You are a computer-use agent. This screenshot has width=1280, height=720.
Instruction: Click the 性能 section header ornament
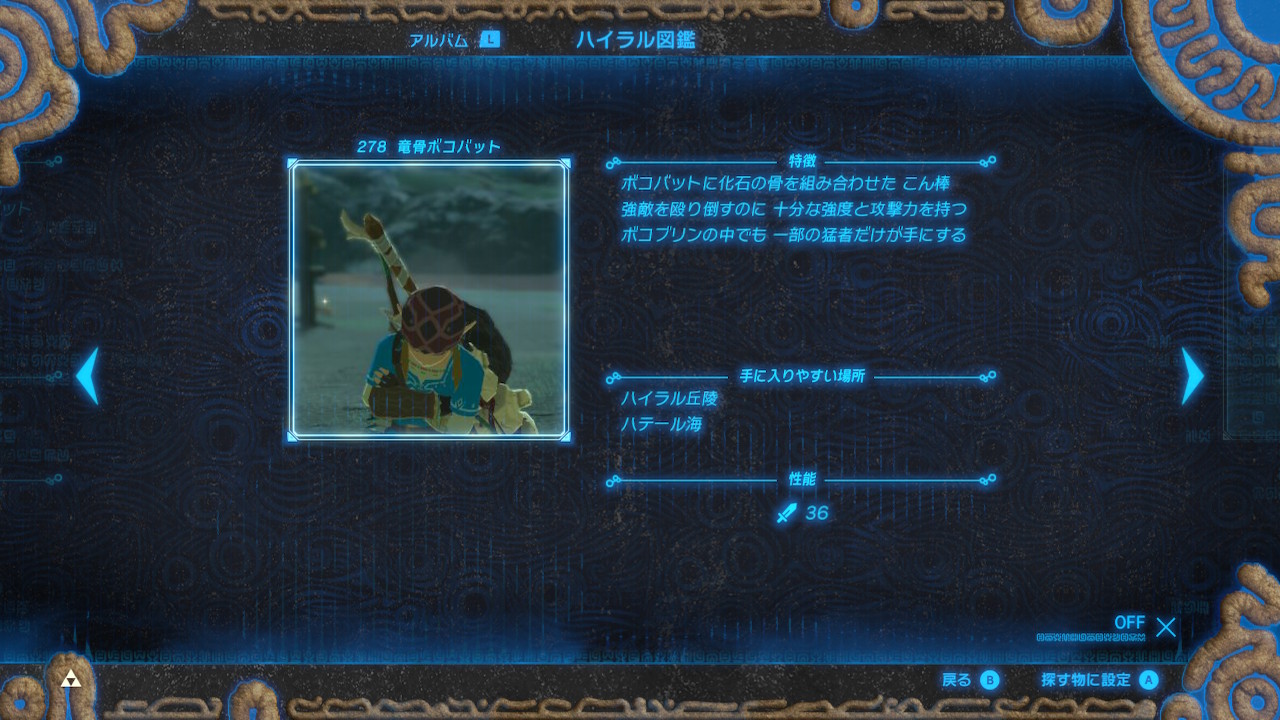tap(800, 478)
